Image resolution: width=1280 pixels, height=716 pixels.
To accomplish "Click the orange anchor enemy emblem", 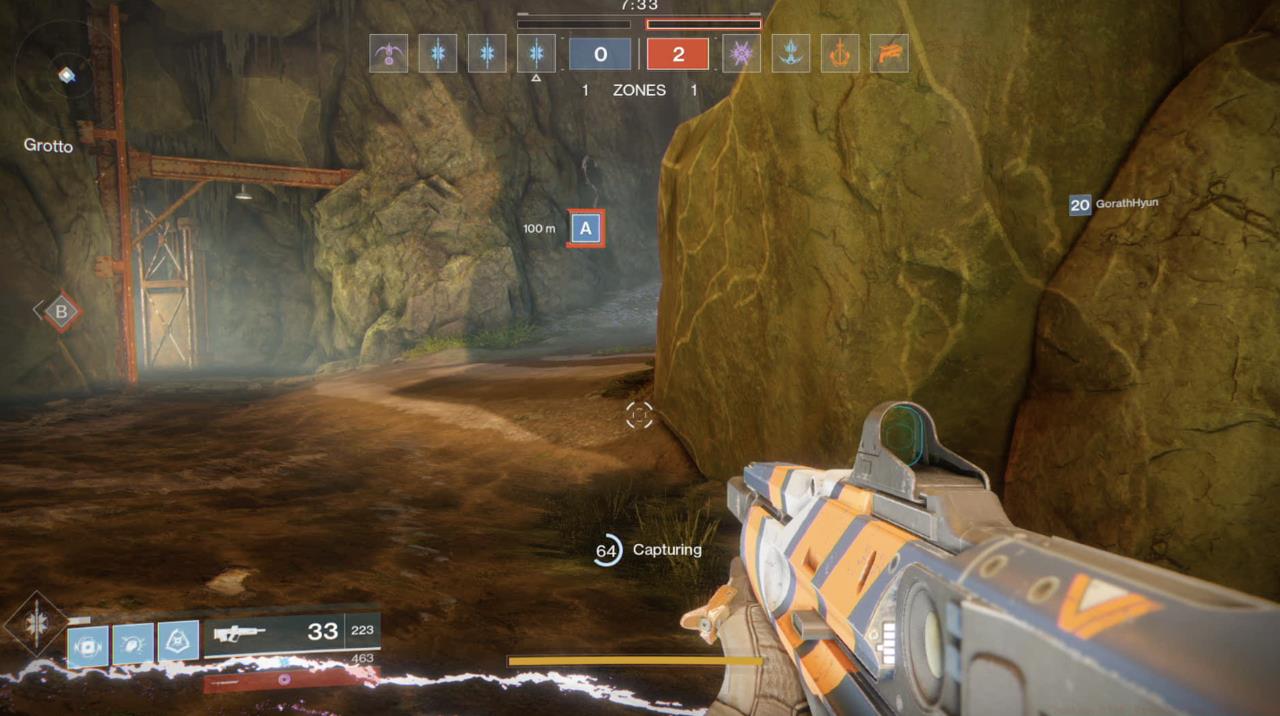I will point(840,53).
